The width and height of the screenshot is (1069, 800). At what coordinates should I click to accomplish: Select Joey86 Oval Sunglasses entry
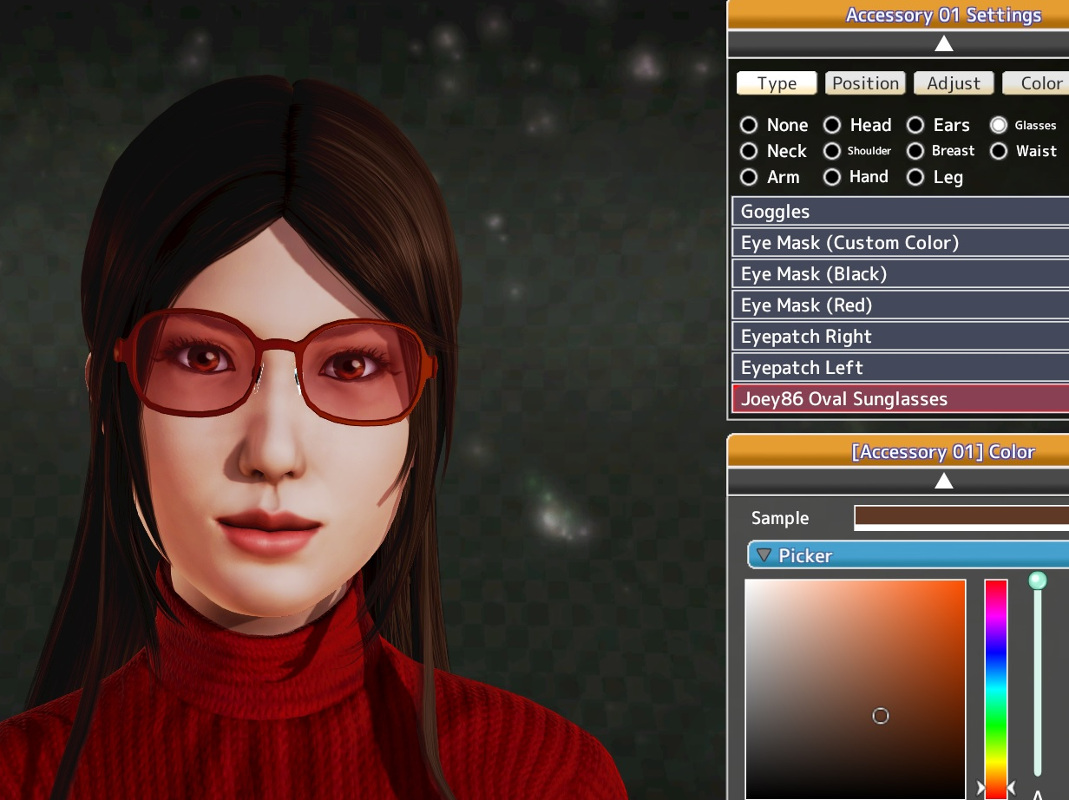pos(900,399)
